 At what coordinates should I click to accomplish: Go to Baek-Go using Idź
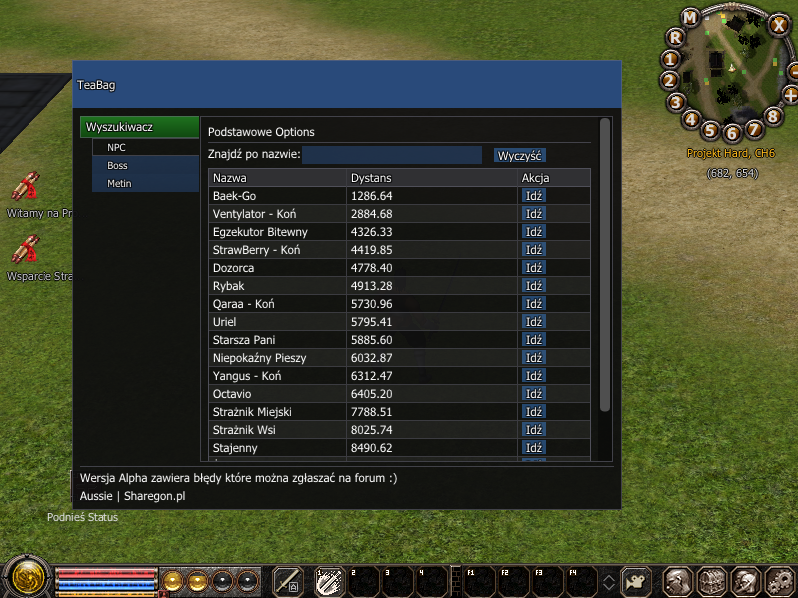pos(534,196)
